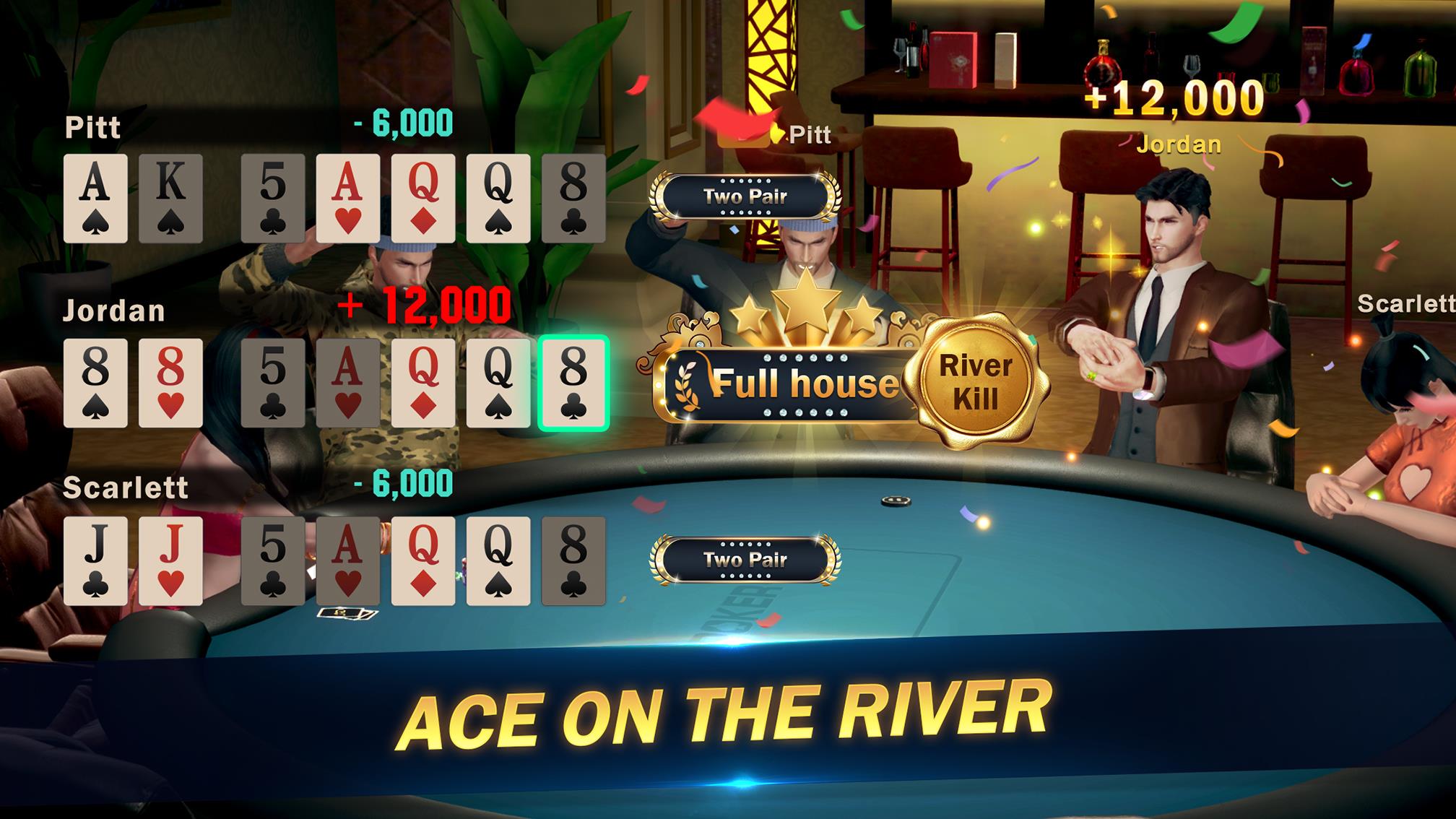This screenshot has width=1456, height=819.
Task: Expand Jordan's player panel
Action: click(x=116, y=311)
